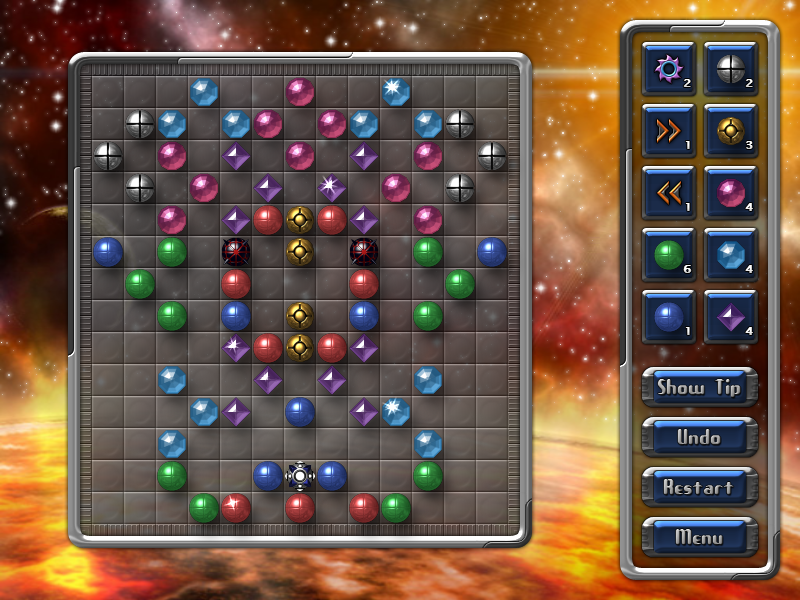Pick the purple diamond piece
800x600 pixels.
[730, 317]
